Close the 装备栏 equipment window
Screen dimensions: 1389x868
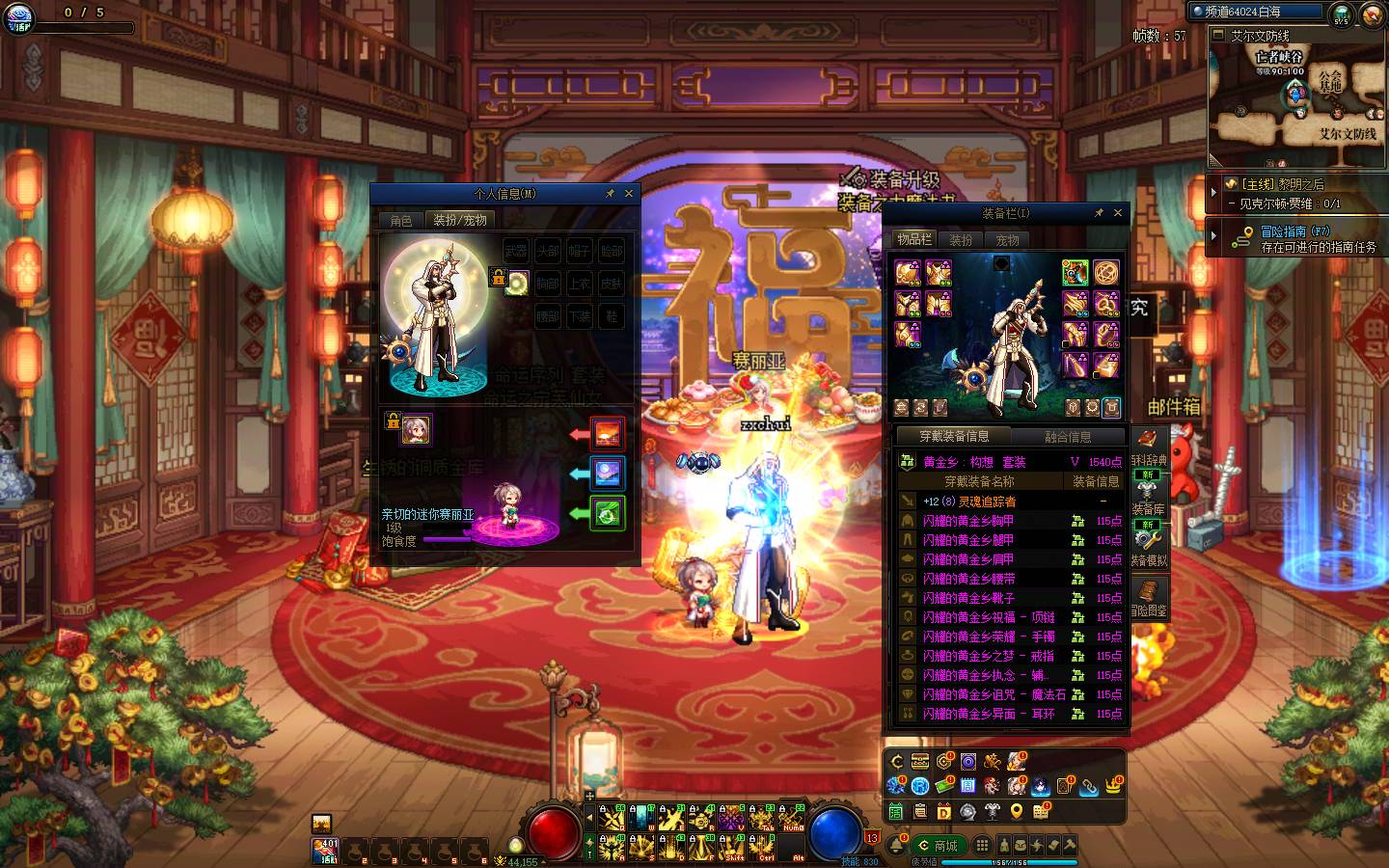[1118, 213]
